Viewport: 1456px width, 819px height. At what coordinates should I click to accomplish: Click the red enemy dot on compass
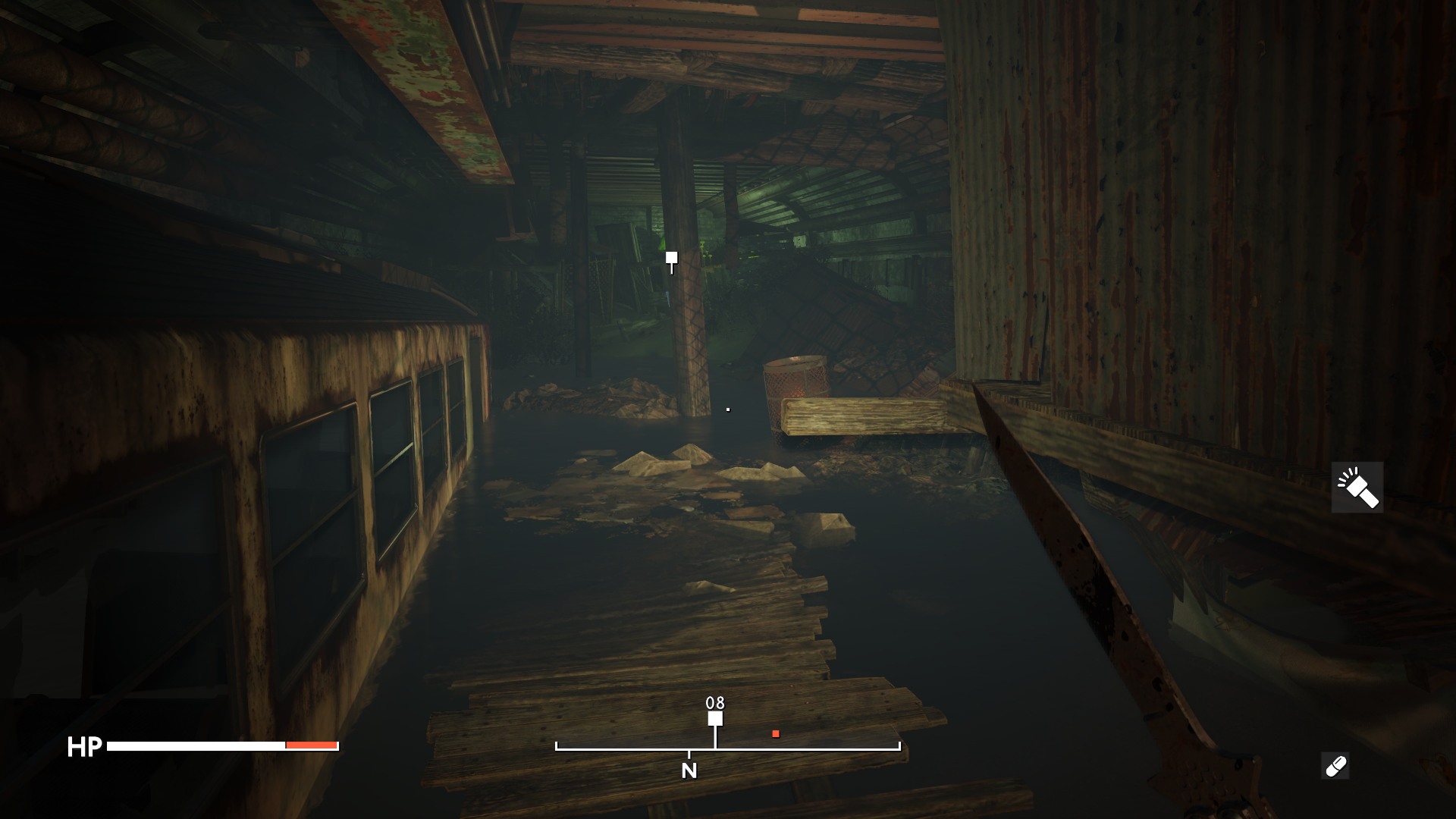tap(776, 733)
